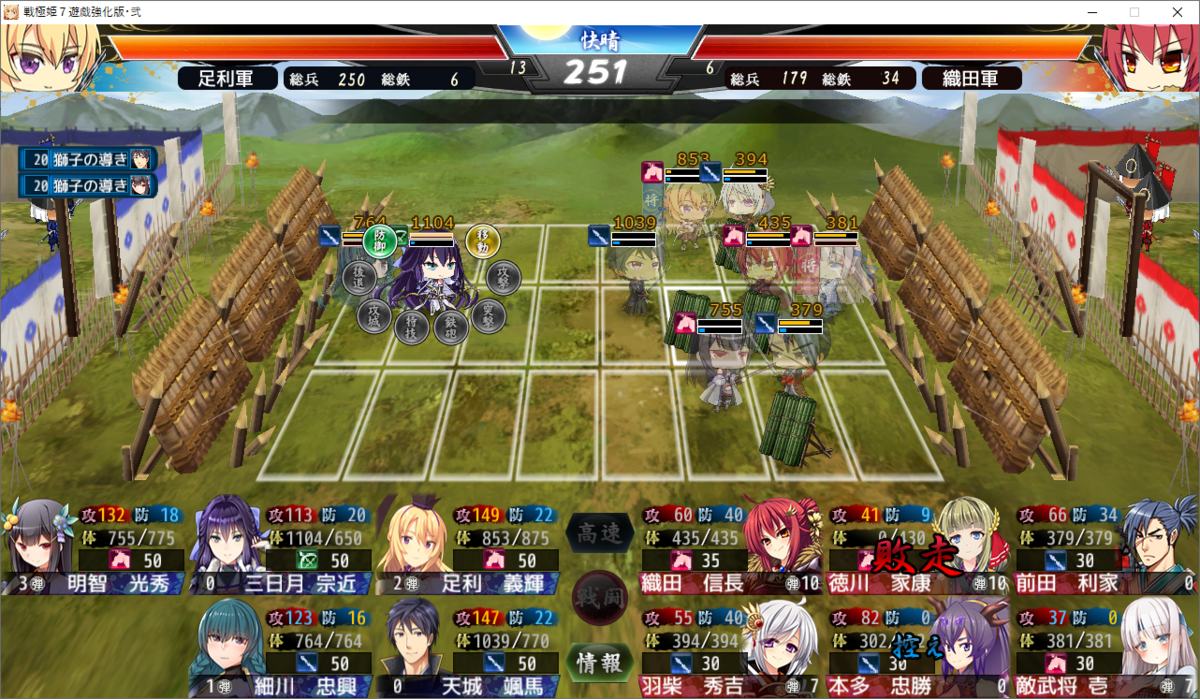Start combat with the 戦闘 button

[x=598, y=597]
